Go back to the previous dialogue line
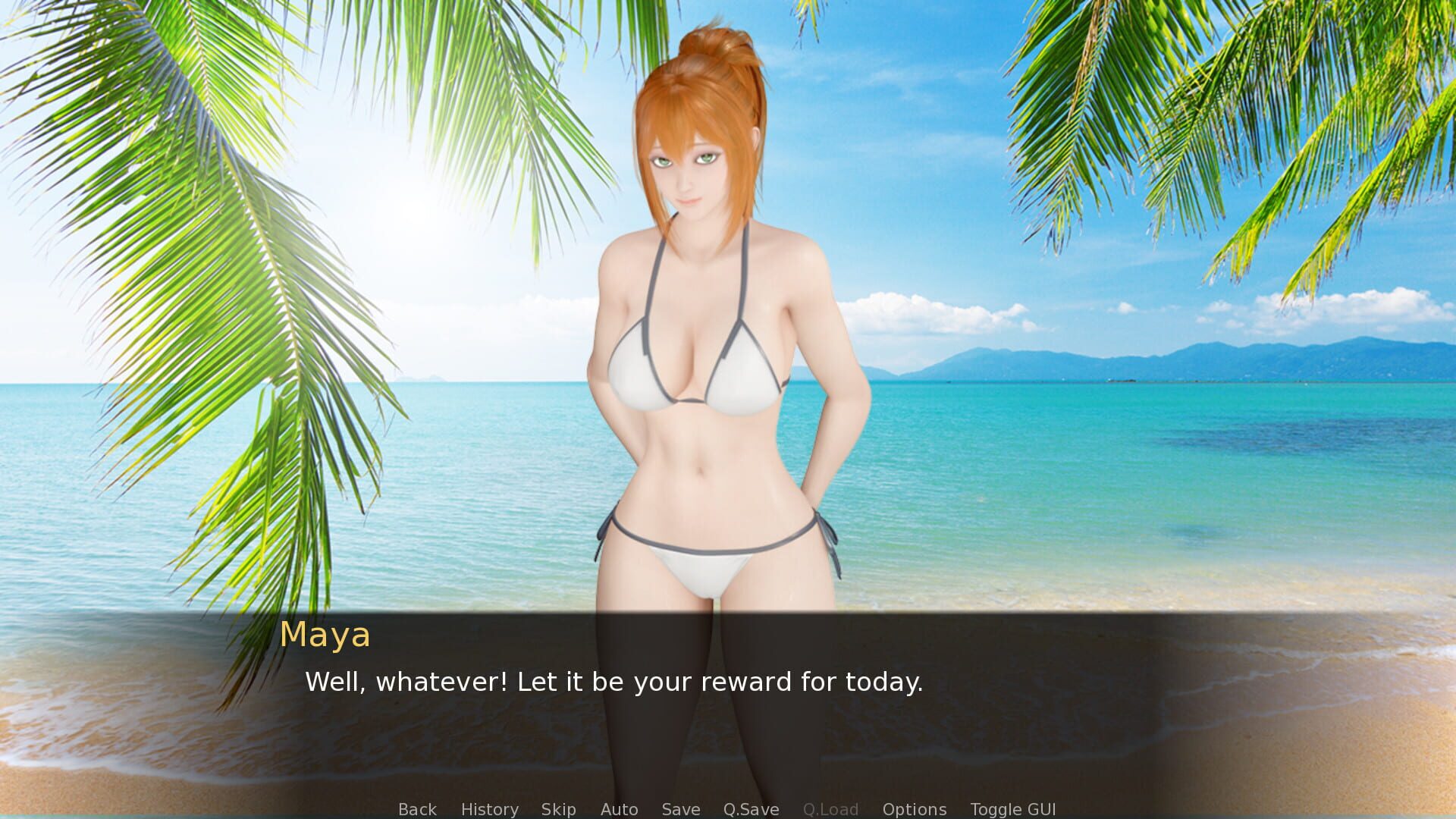Screen dimensions: 1456x819 (x=417, y=809)
